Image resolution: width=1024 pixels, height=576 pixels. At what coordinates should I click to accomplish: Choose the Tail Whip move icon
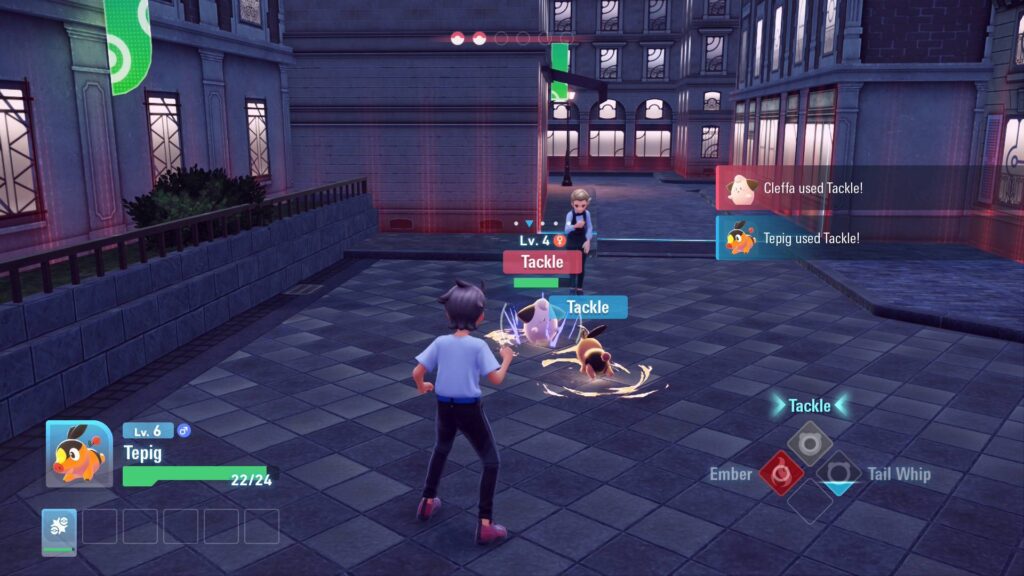[838, 472]
